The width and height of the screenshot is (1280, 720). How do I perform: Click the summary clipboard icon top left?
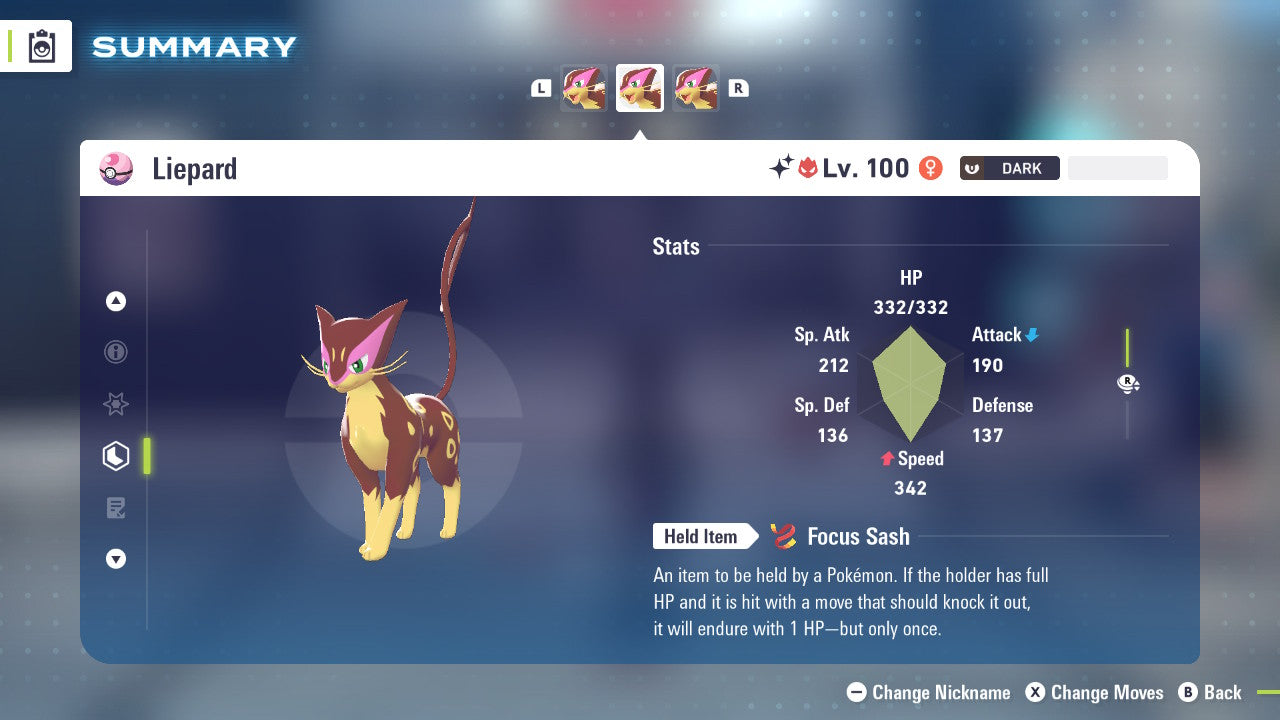[41, 46]
